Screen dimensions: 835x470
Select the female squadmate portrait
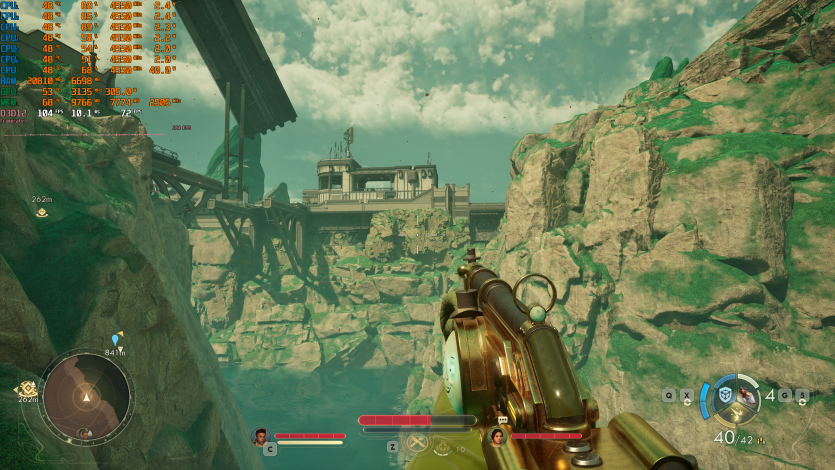[x=496, y=437]
